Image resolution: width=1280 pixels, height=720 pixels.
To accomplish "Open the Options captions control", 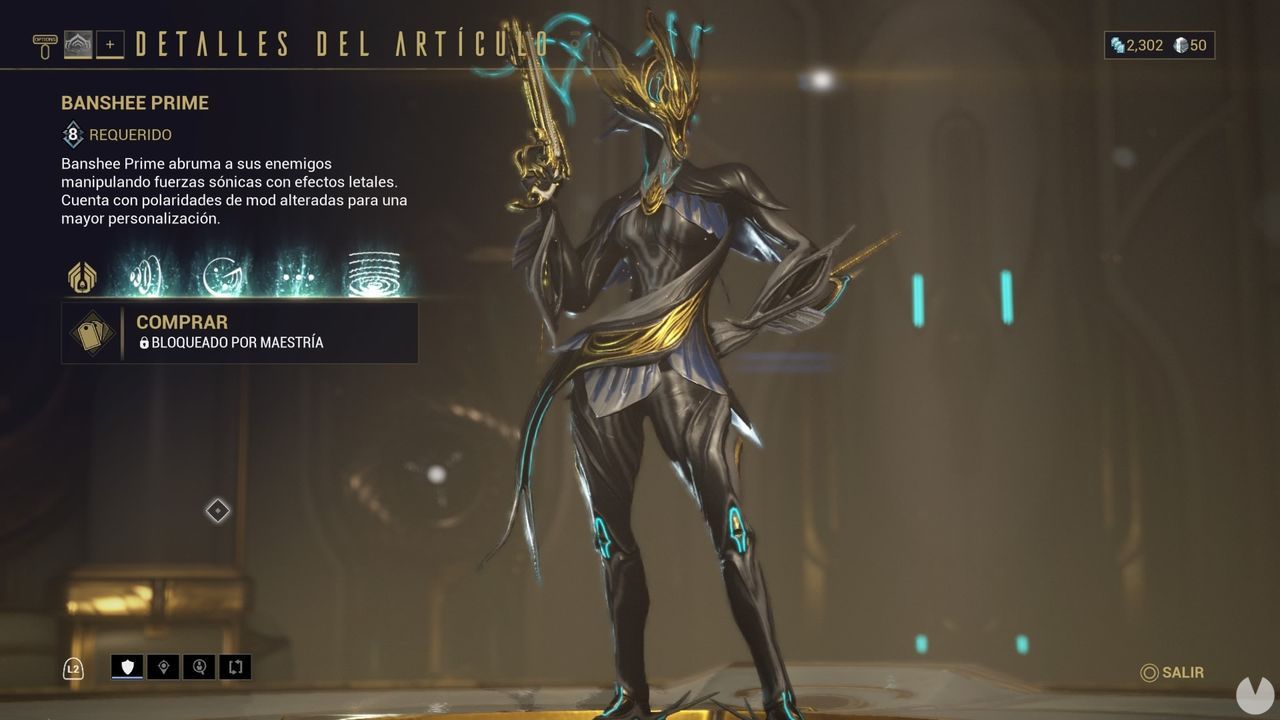I will click(x=45, y=42).
